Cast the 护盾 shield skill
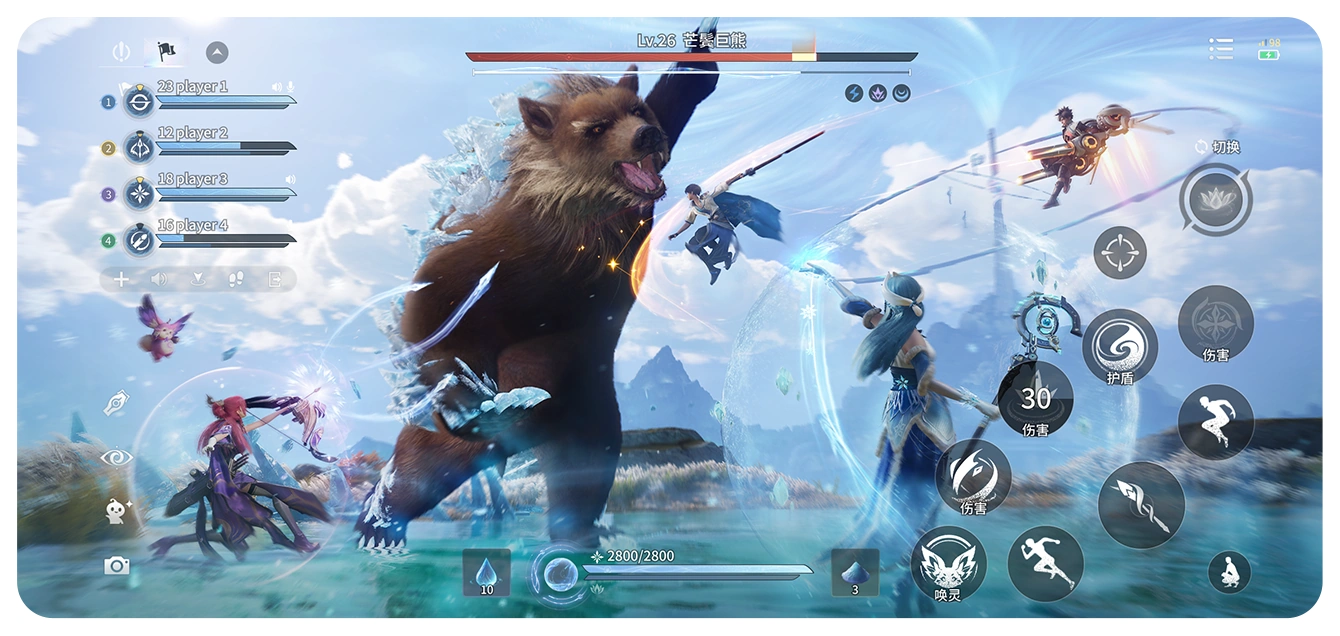1340x636 pixels. point(1120,346)
